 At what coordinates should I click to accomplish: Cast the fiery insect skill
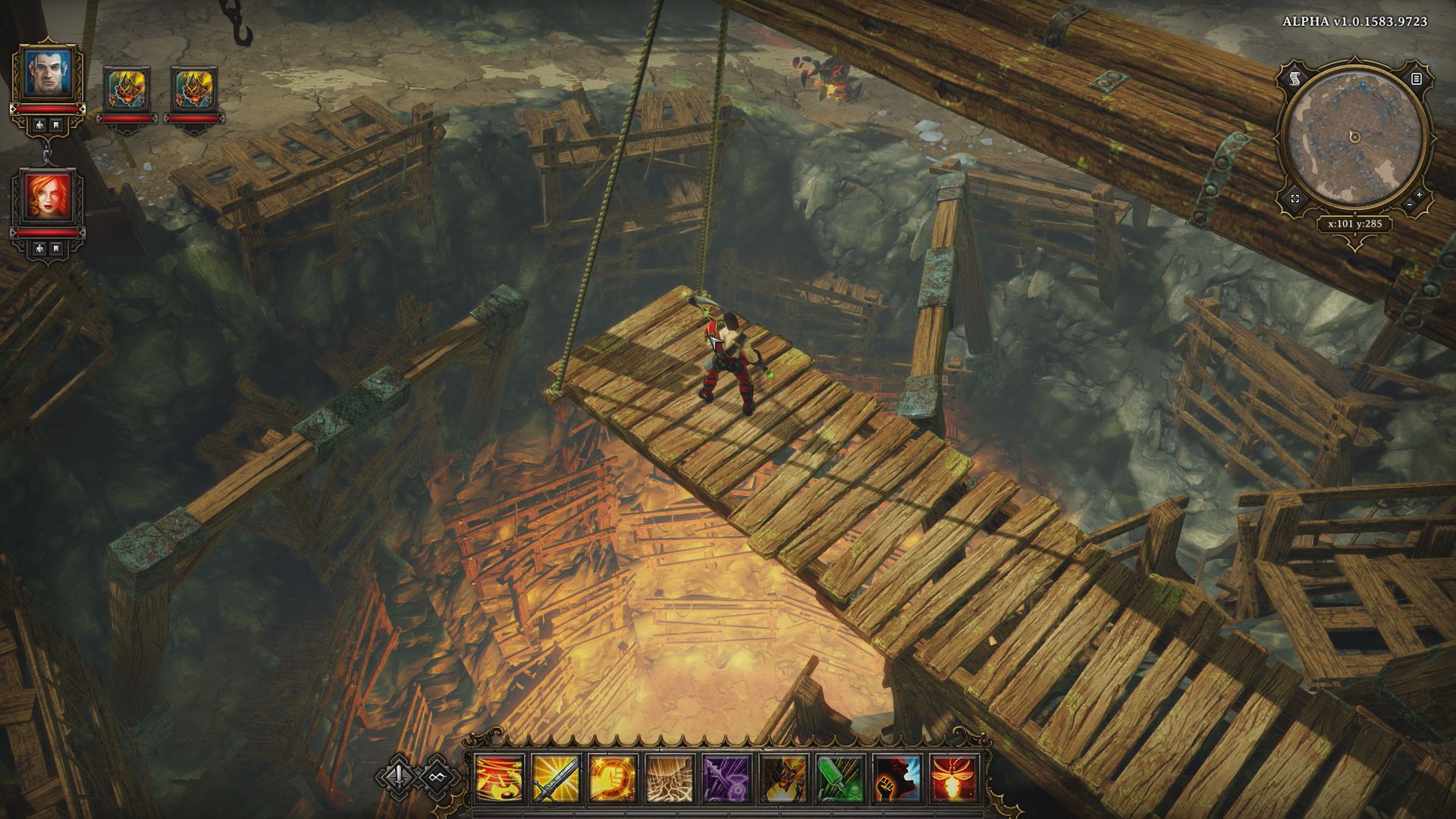click(953, 780)
